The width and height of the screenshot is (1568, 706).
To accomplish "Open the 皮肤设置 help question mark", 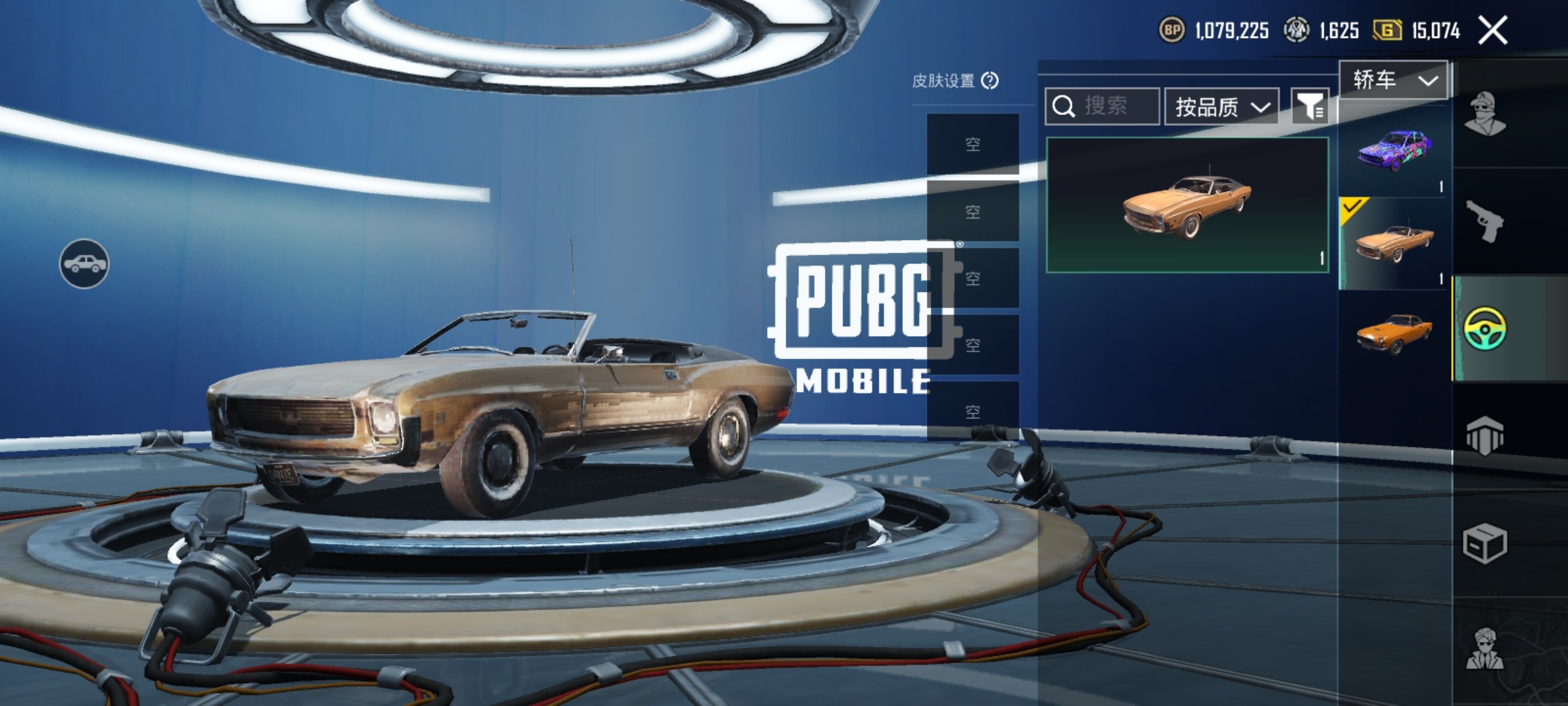I will [x=990, y=80].
